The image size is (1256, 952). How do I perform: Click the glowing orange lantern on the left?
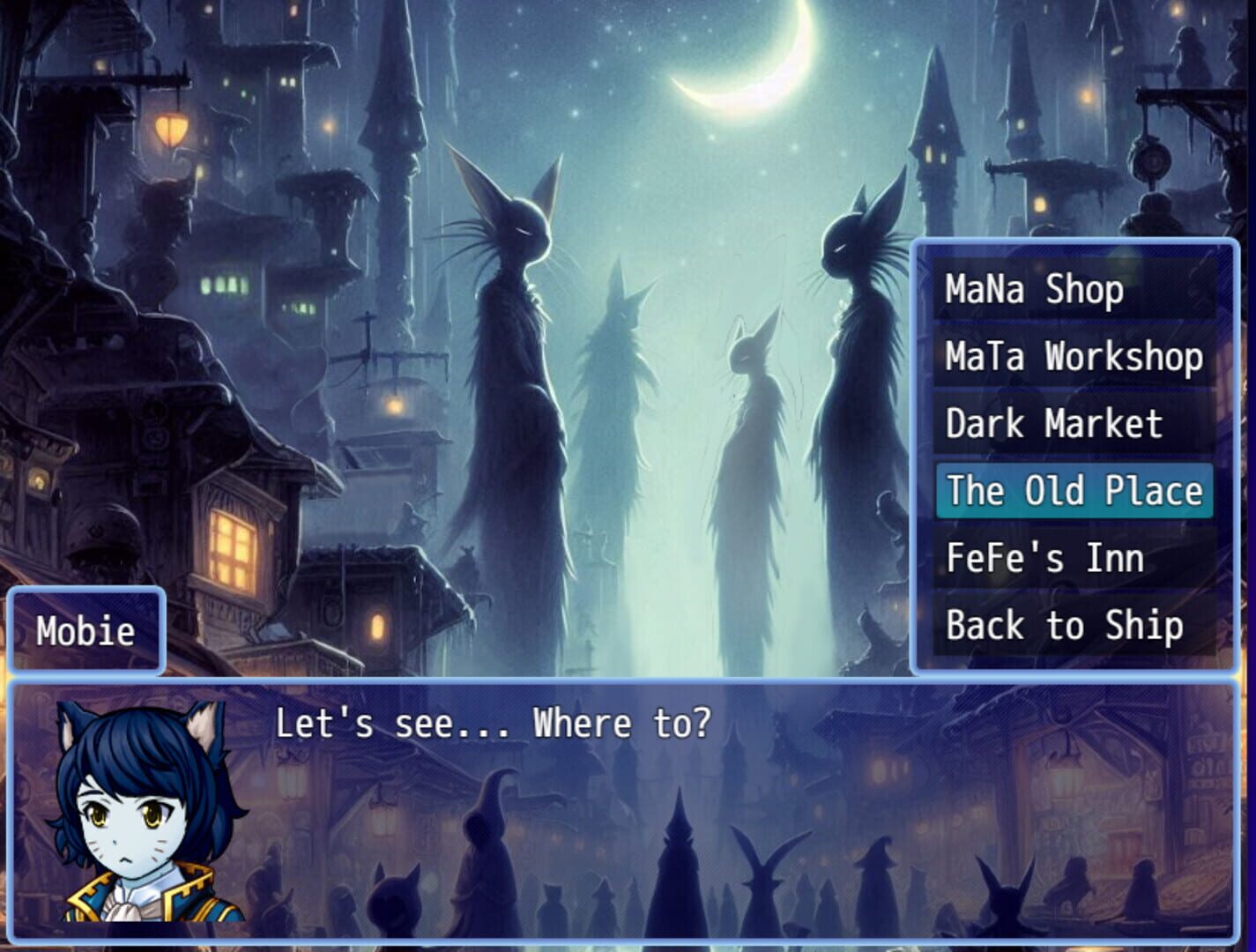[x=173, y=130]
